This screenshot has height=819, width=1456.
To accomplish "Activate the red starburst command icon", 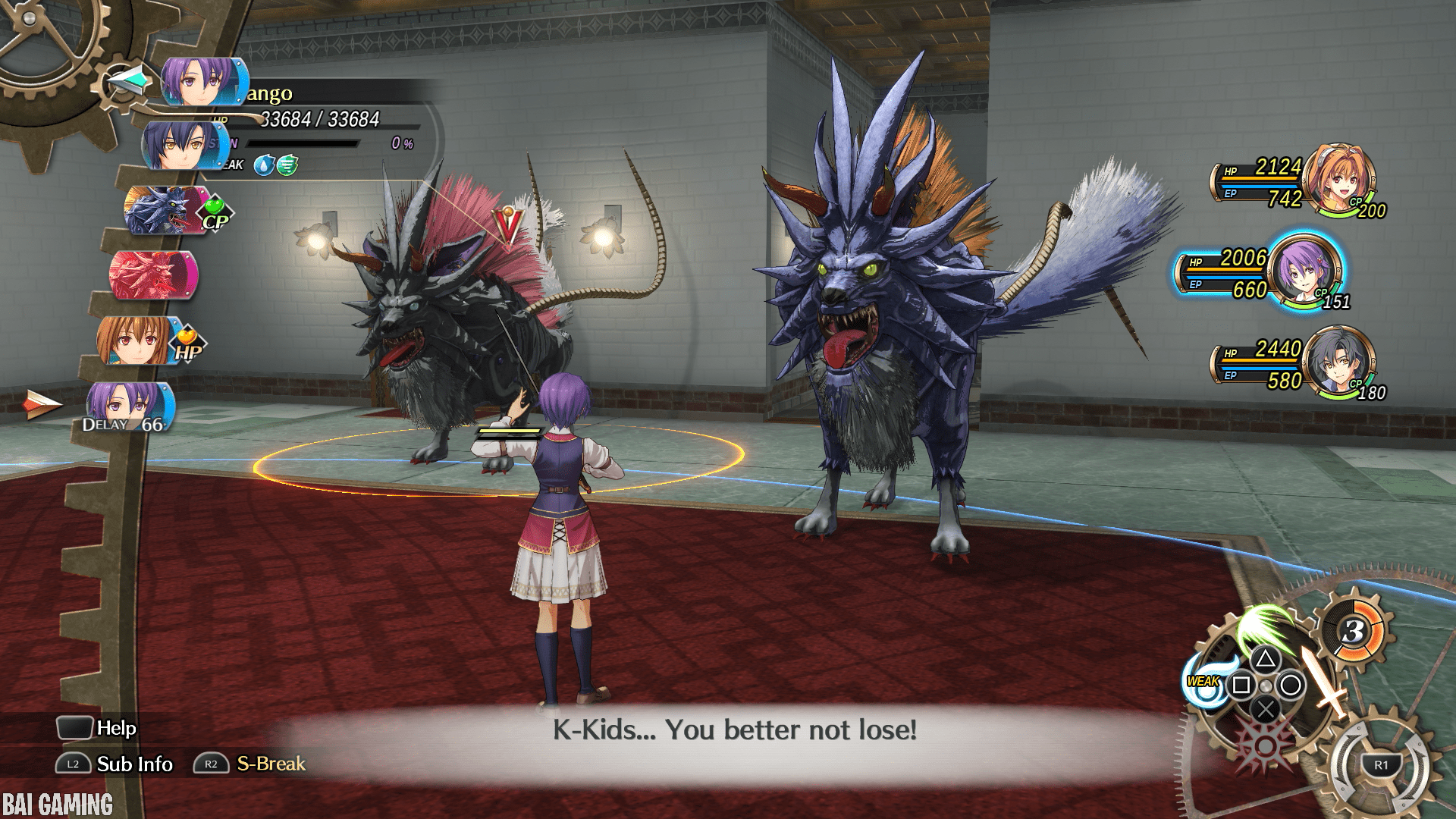I will [x=1264, y=742].
